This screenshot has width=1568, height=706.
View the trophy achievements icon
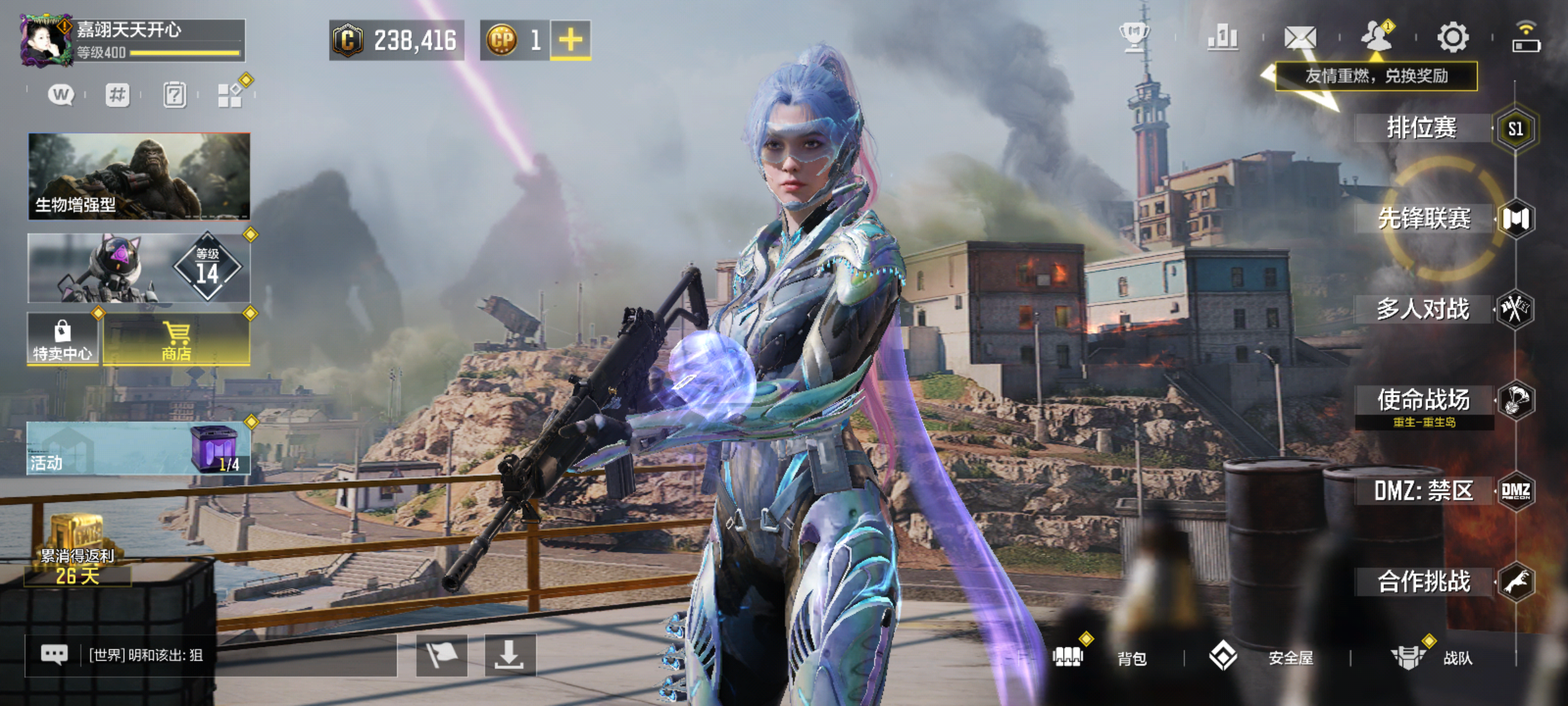pyautogui.click(x=1135, y=37)
